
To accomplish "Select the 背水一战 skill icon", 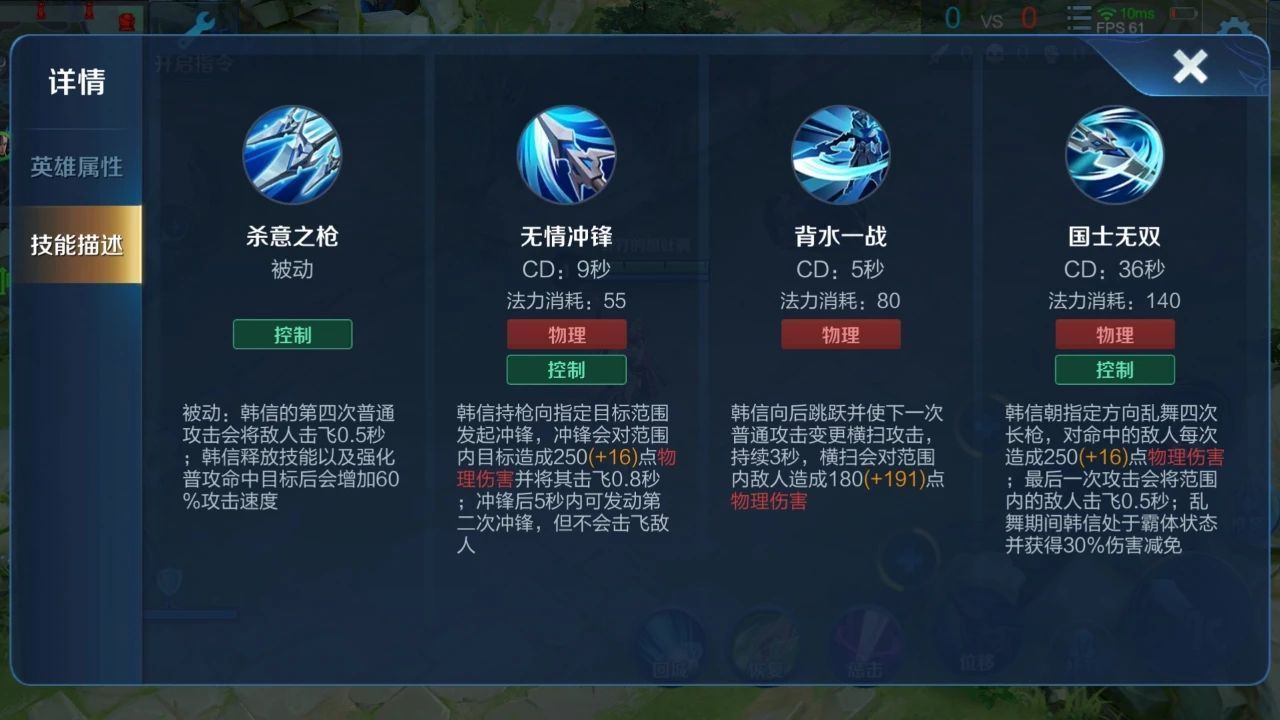I will (841, 155).
